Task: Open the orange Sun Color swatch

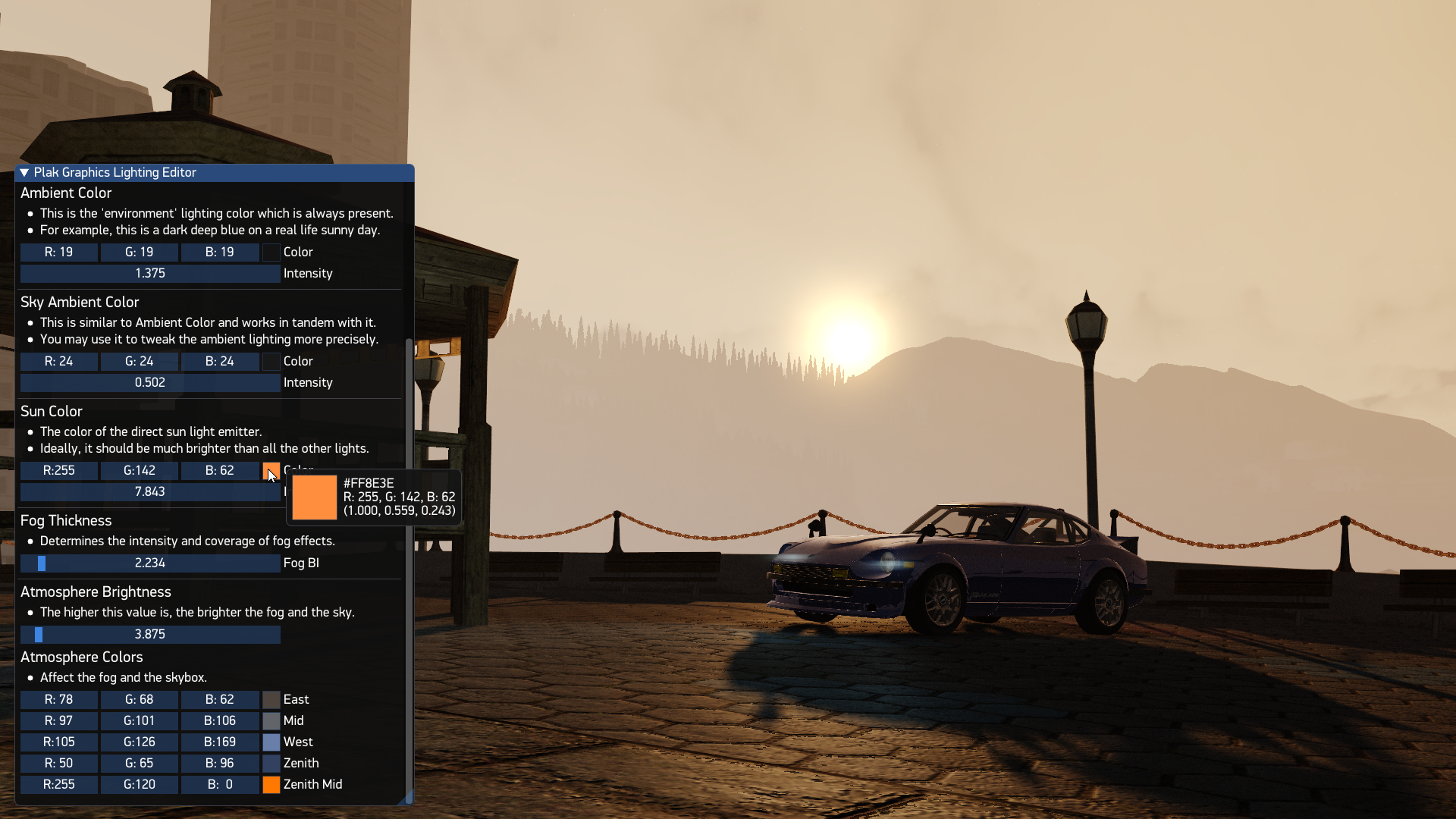Action: tap(271, 471)
